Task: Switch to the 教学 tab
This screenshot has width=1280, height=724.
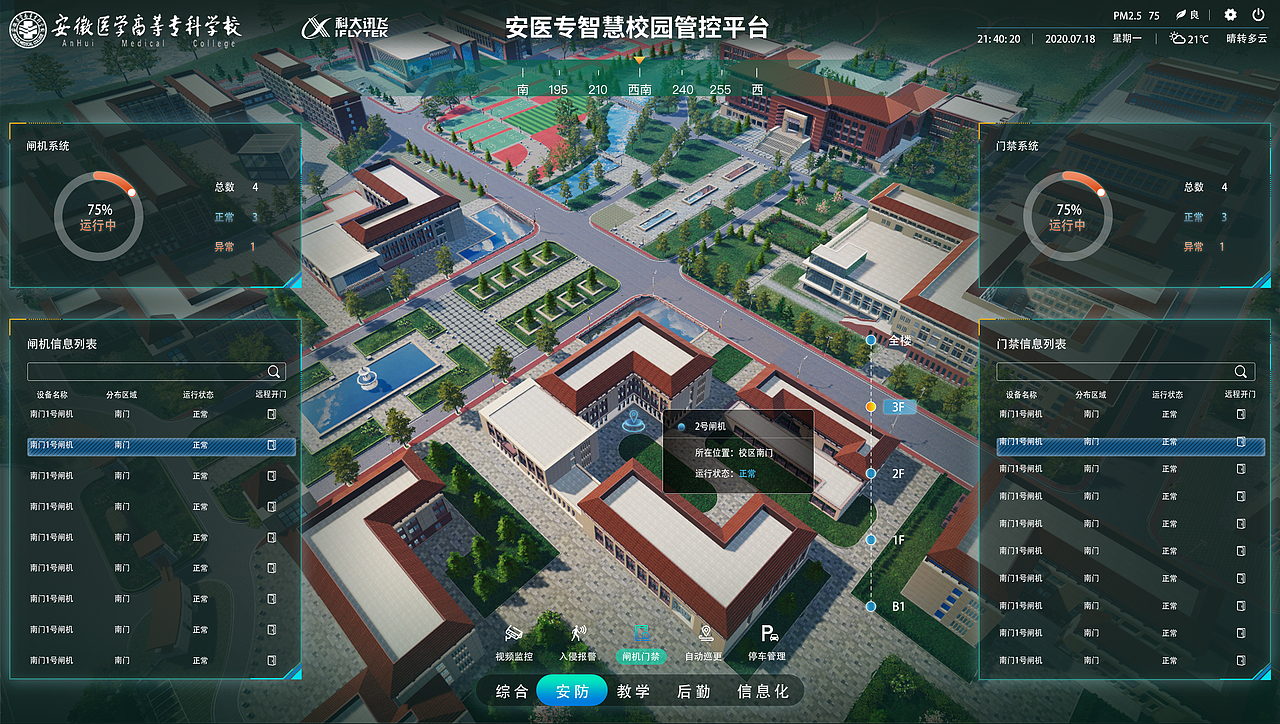Action: 632,690
